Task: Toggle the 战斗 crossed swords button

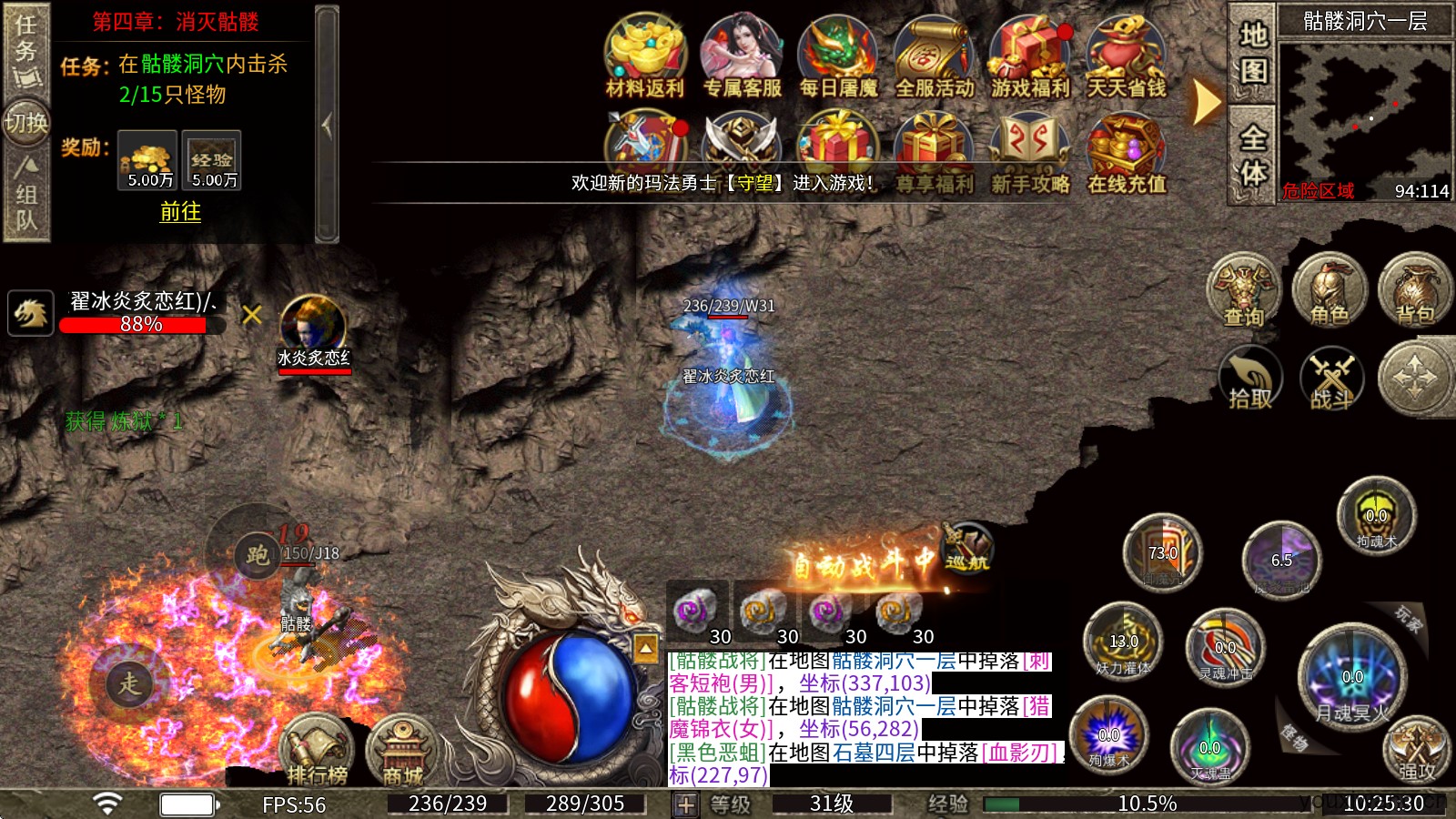Action: (x=1332, y=378)
